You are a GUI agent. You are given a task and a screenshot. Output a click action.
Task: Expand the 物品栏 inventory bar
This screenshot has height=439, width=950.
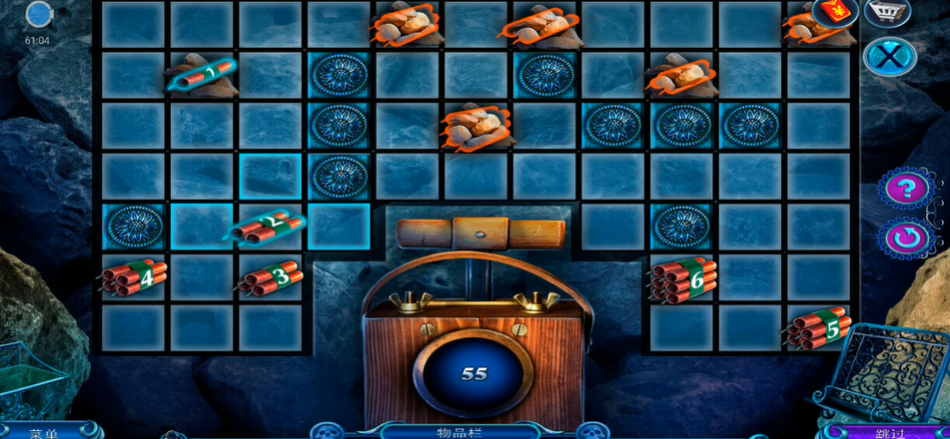click(x=461, y=432)
